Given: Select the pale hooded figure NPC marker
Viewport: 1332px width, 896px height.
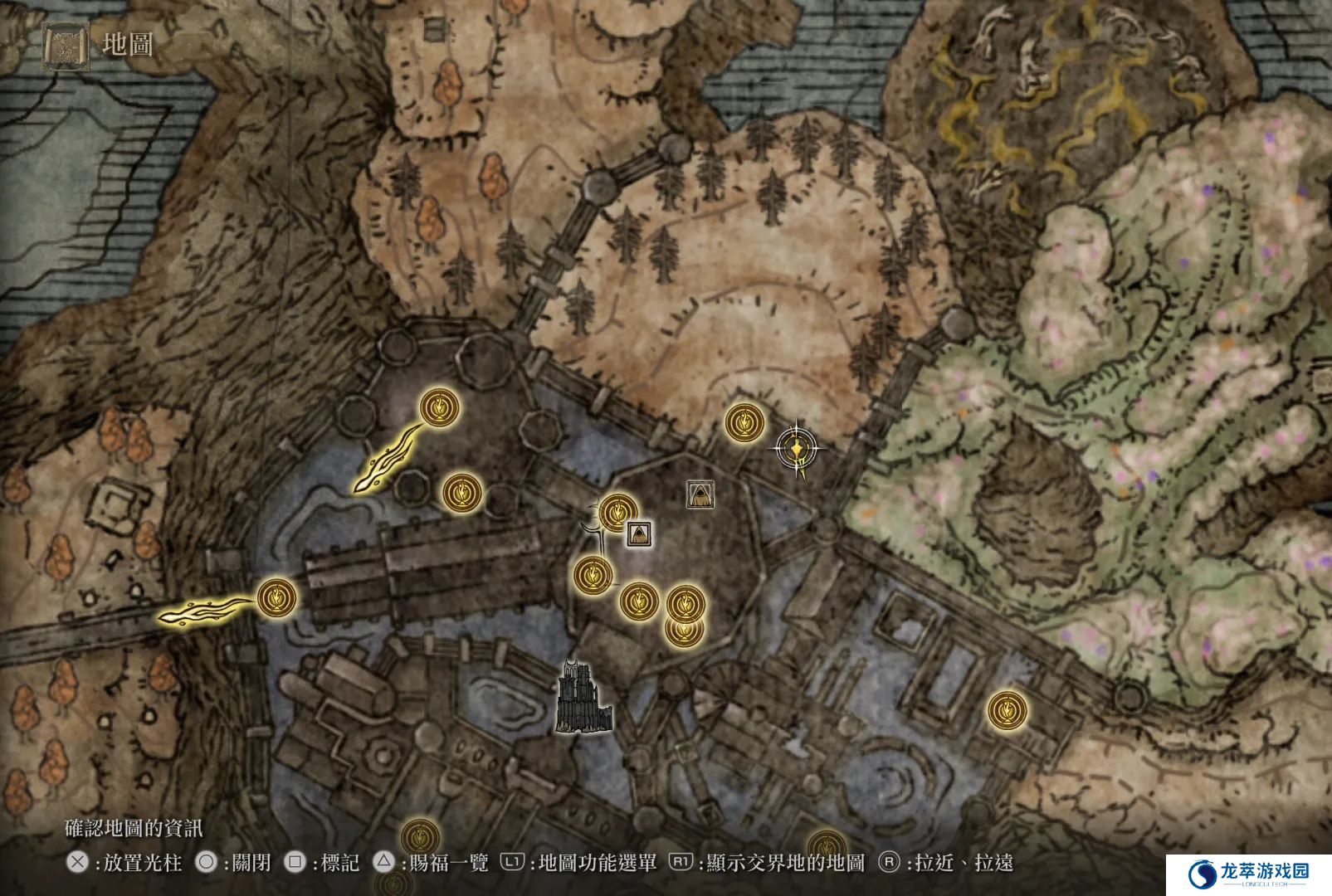Looking at the screenshot, I should pos(701,494).
